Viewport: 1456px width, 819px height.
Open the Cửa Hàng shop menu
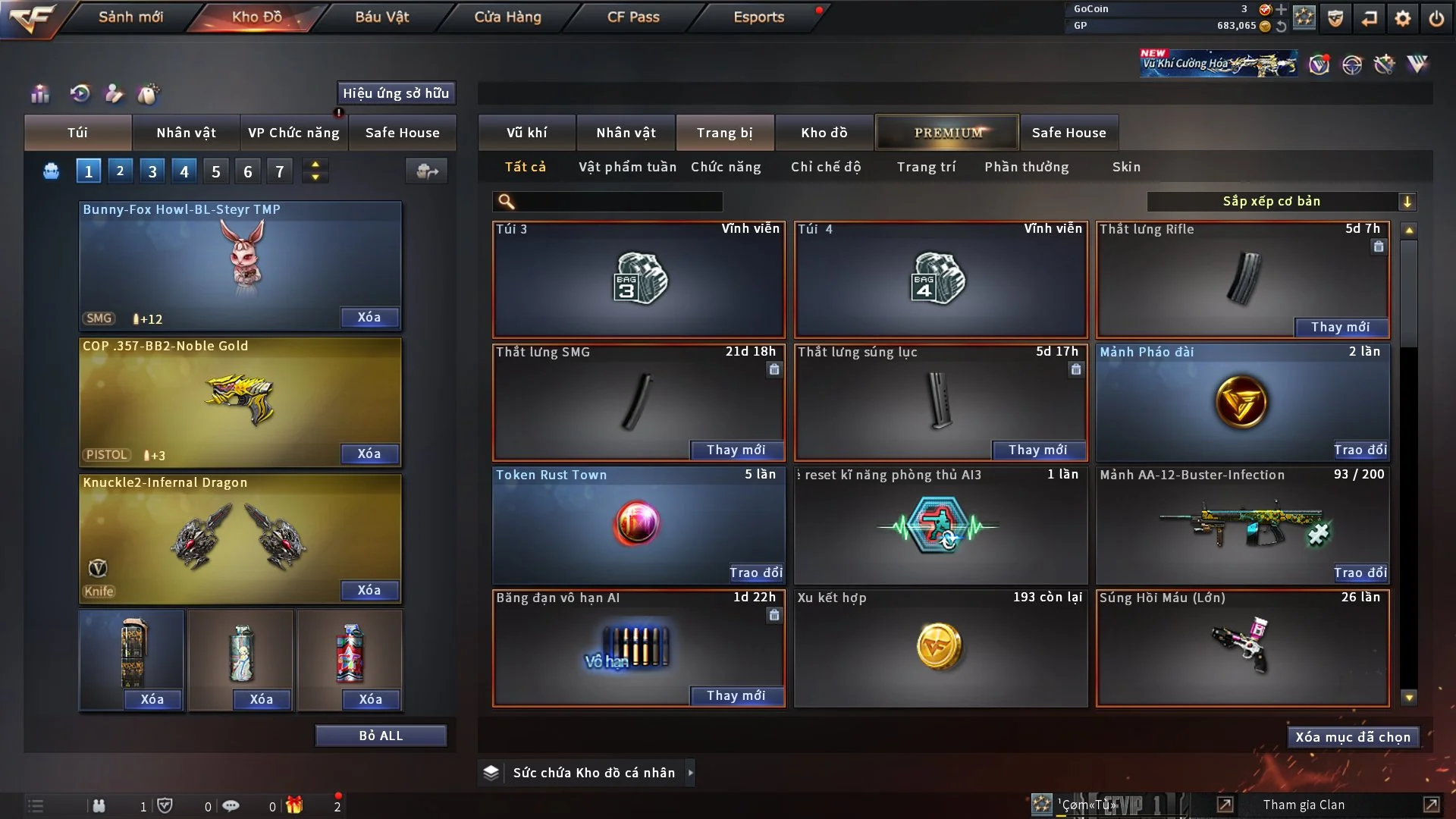pos(507,17)
